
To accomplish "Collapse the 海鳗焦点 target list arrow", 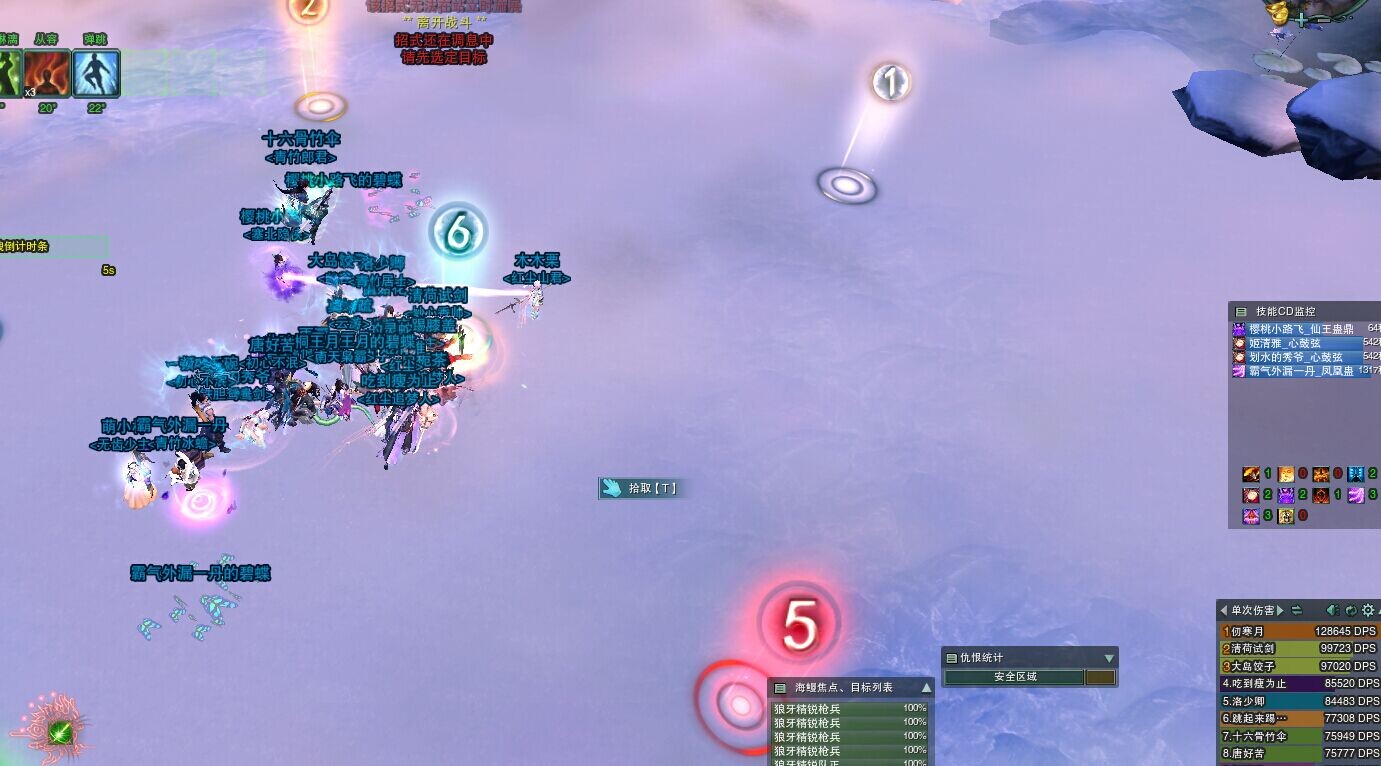I will coord(926,688).
